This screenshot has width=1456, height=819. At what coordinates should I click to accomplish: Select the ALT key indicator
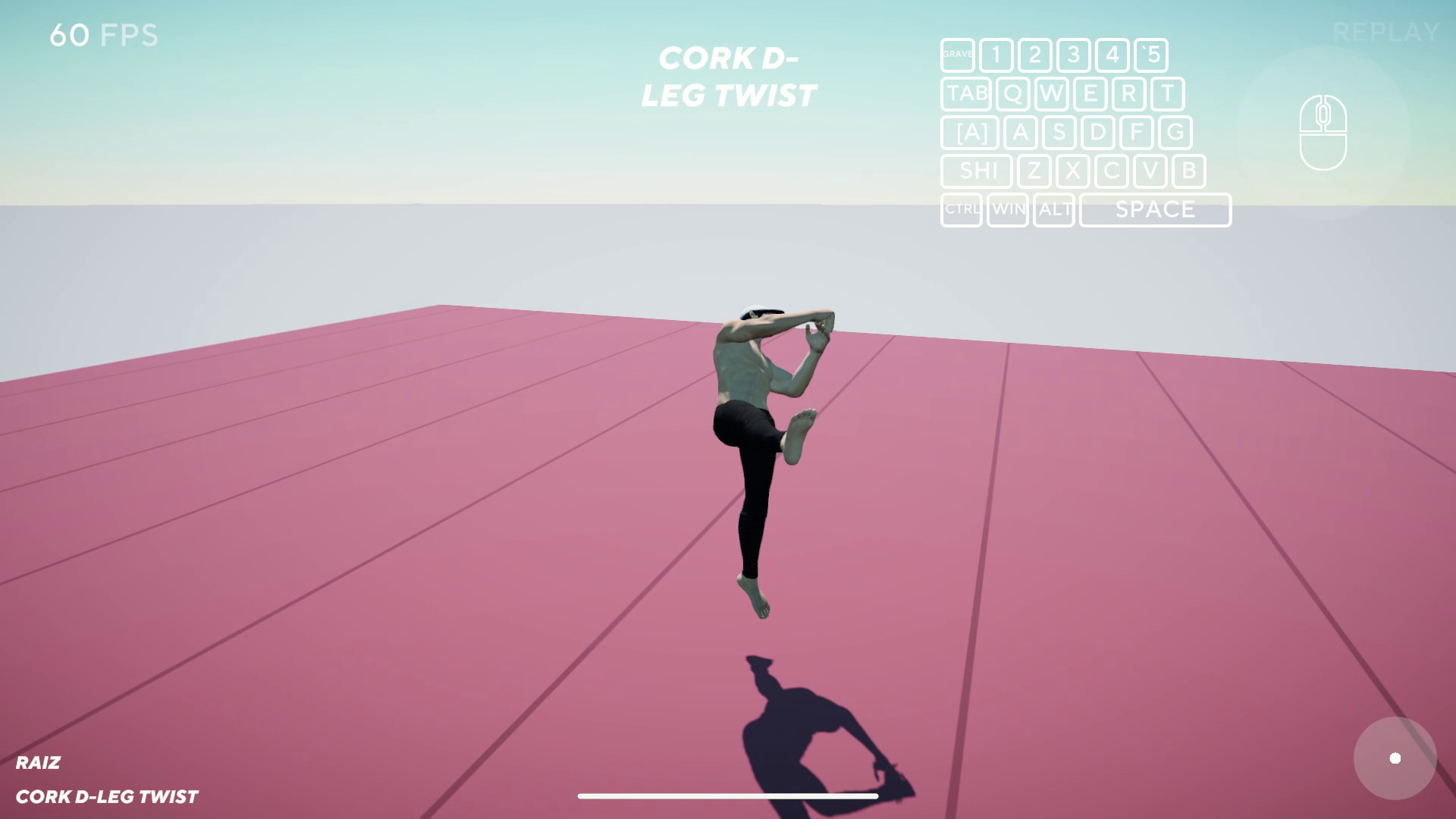(1054, 210)
